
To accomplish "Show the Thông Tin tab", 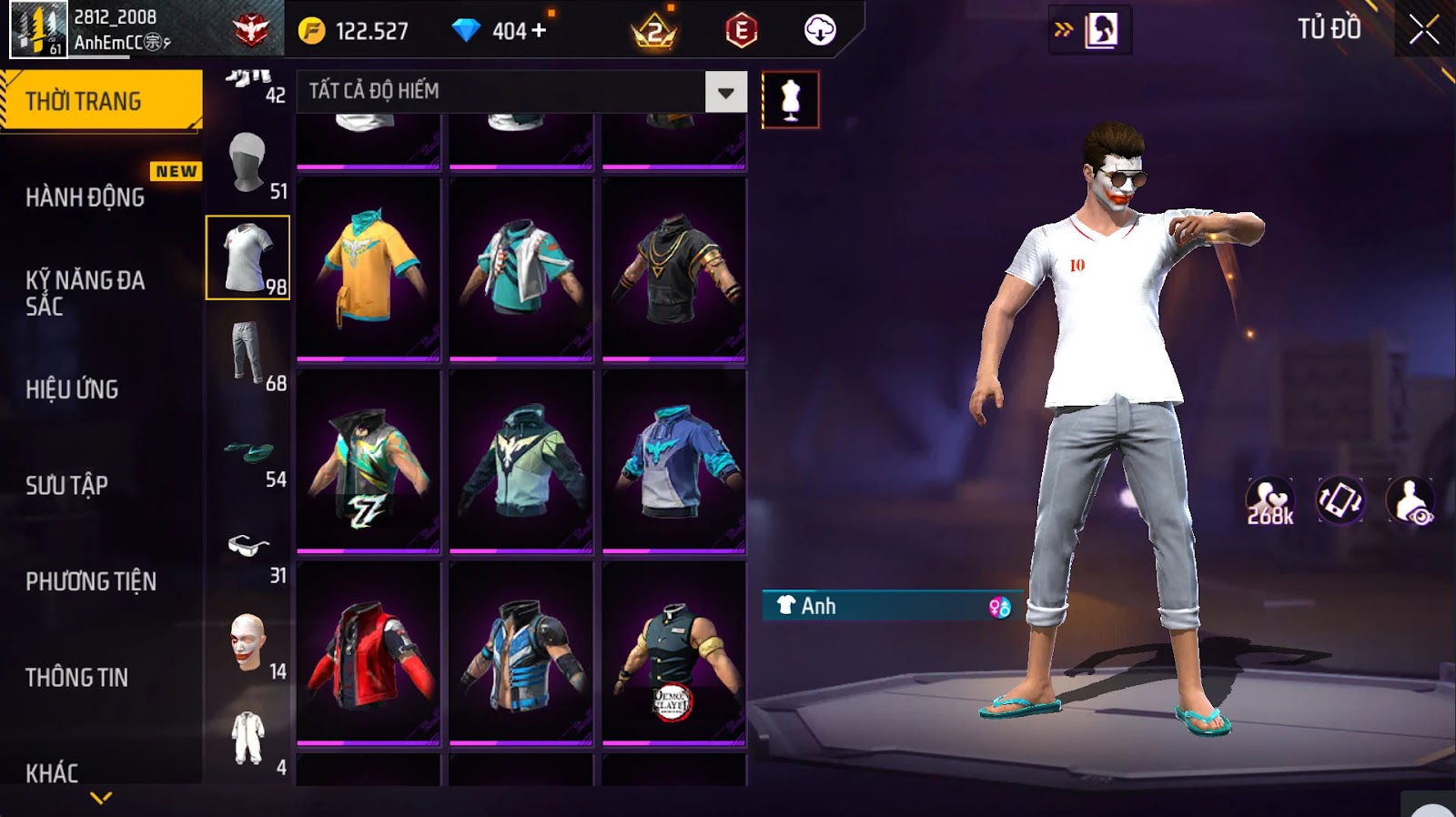I will (x=77, y=677).
